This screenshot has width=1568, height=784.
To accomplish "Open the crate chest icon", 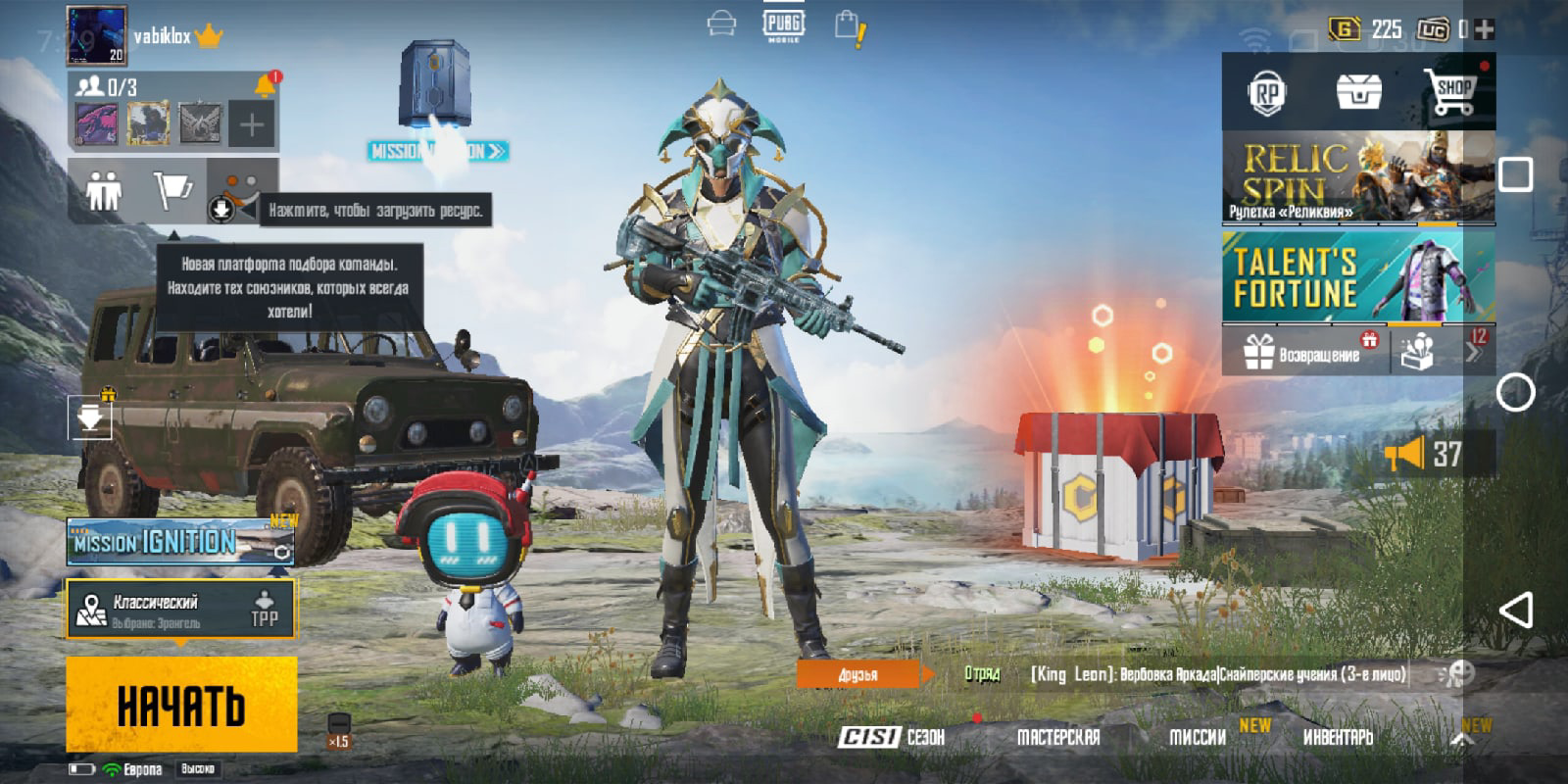I will (1357, 90).
